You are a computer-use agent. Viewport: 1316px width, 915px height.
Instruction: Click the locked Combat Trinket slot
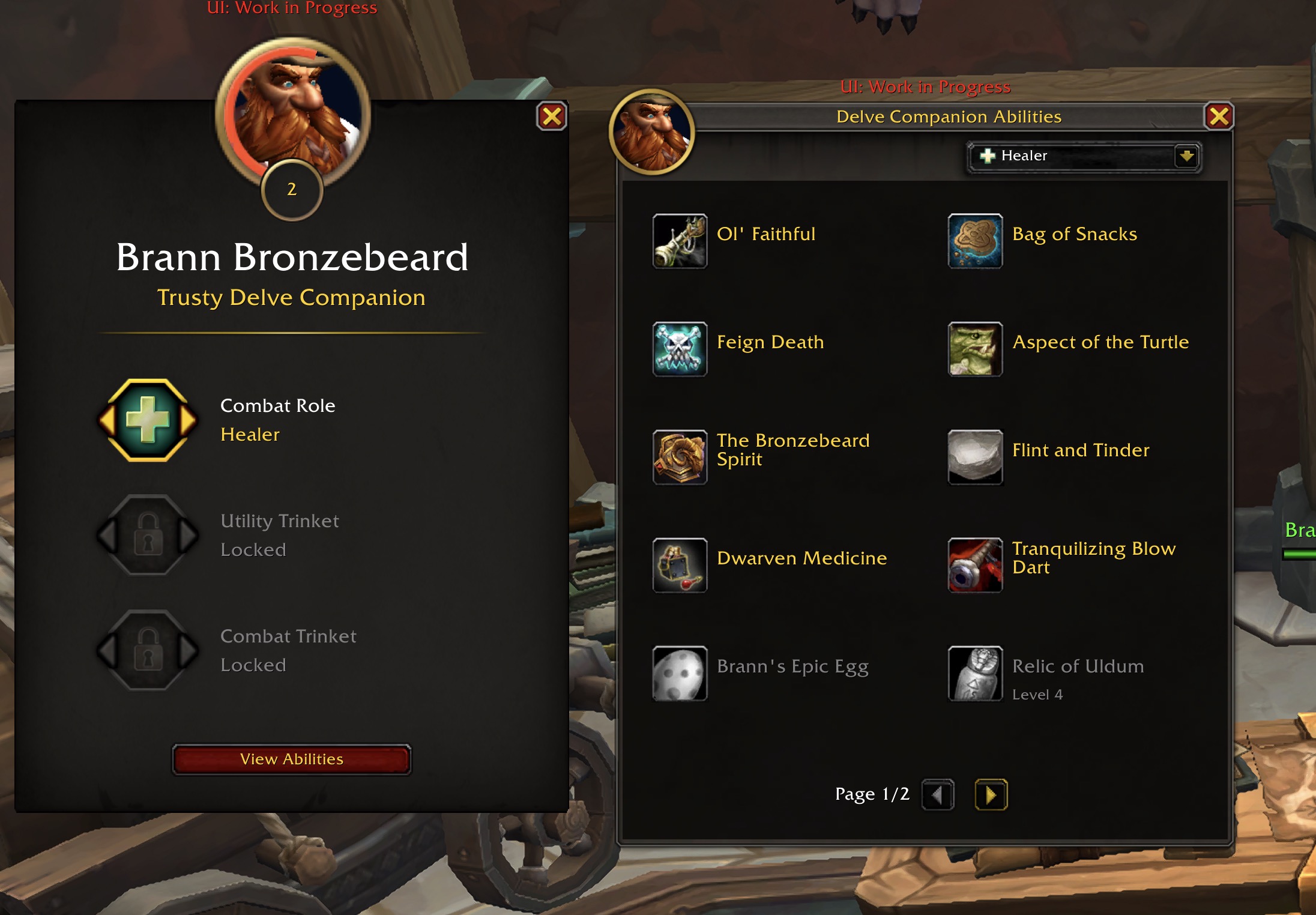pos(148,650)
